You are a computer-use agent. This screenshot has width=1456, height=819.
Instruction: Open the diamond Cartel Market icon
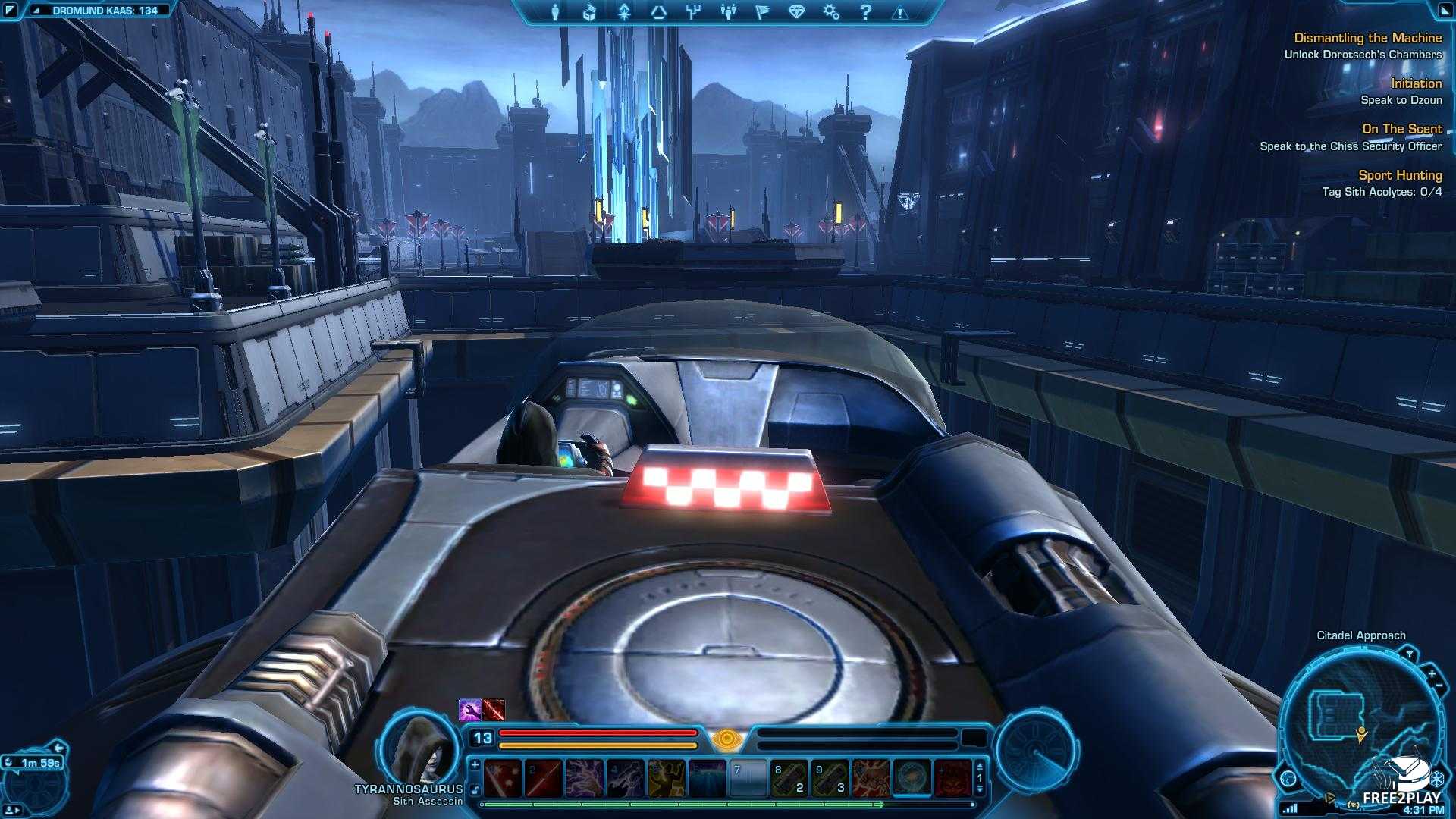click(x=796, y=12)
